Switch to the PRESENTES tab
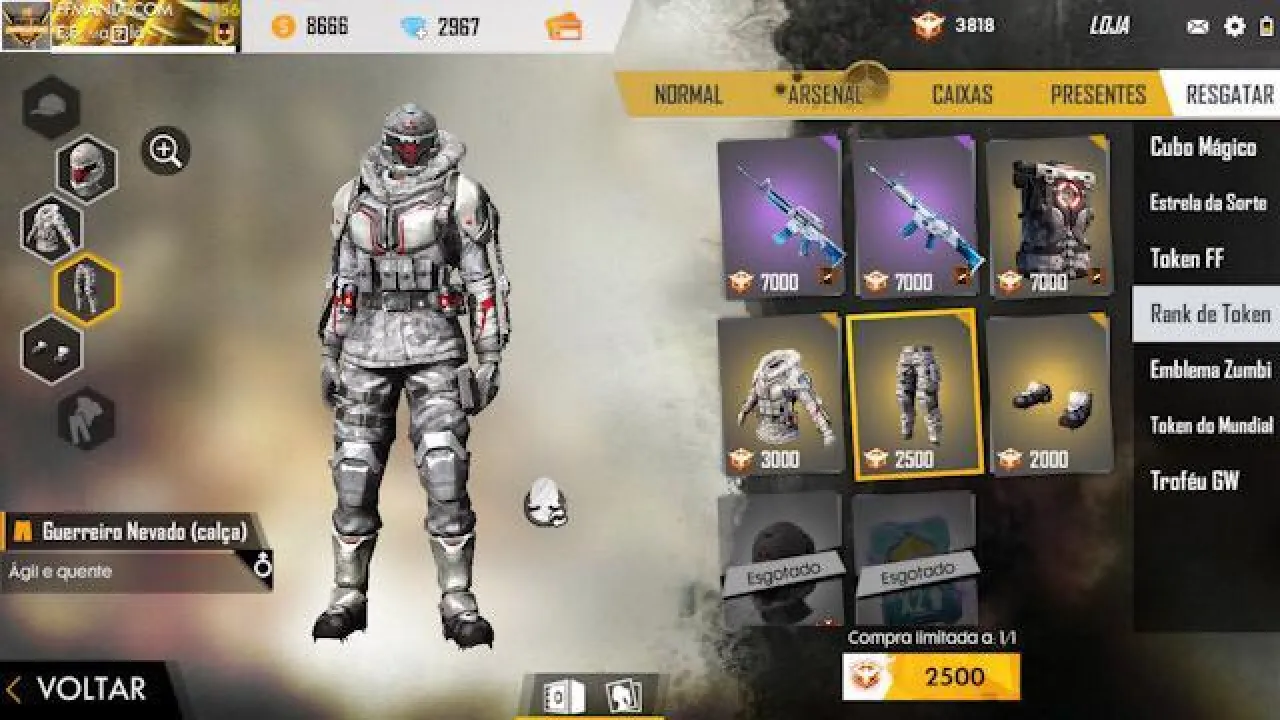 click(1098, 94)
